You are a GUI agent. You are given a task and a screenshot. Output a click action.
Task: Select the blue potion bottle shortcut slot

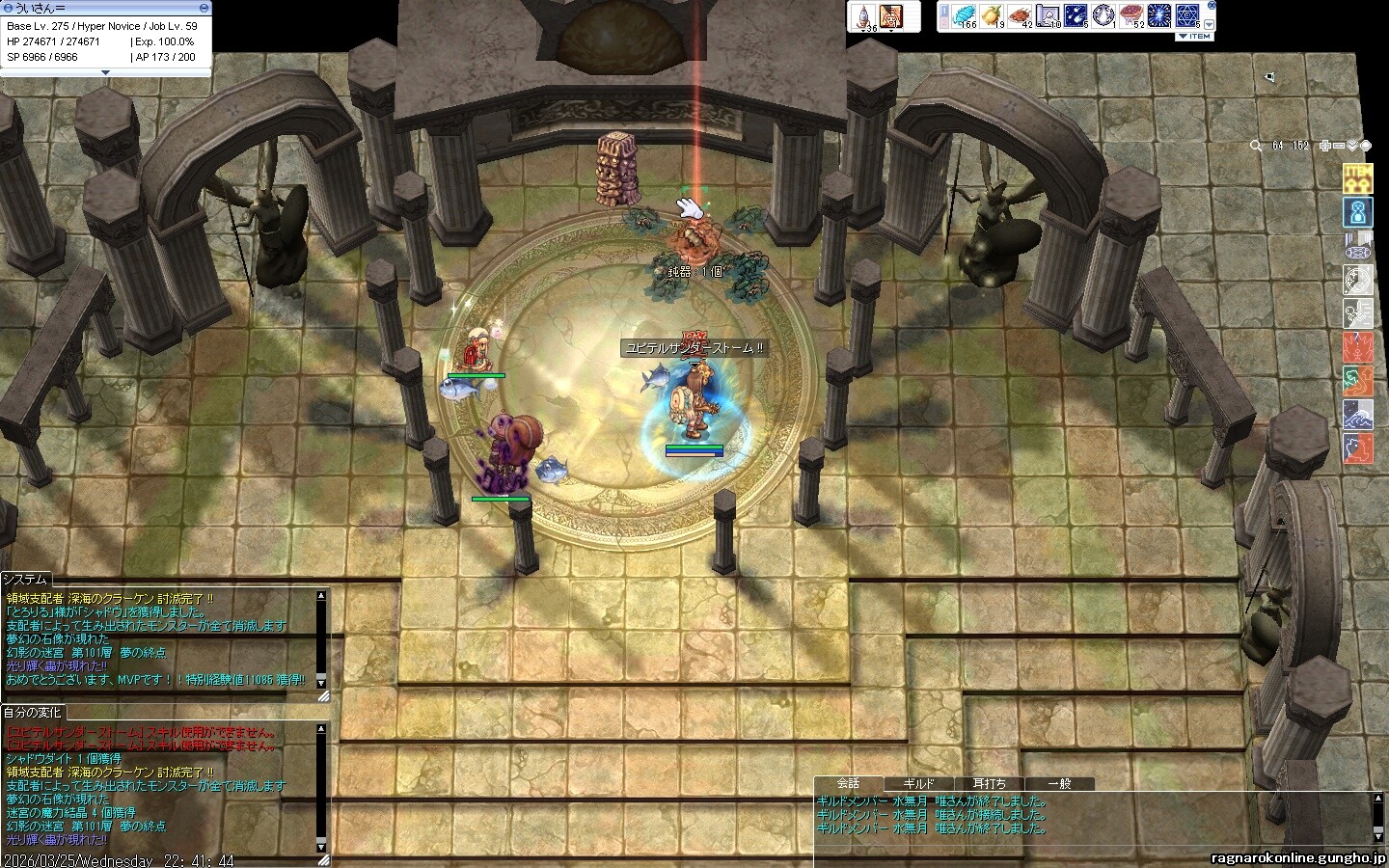coord(863,16)
